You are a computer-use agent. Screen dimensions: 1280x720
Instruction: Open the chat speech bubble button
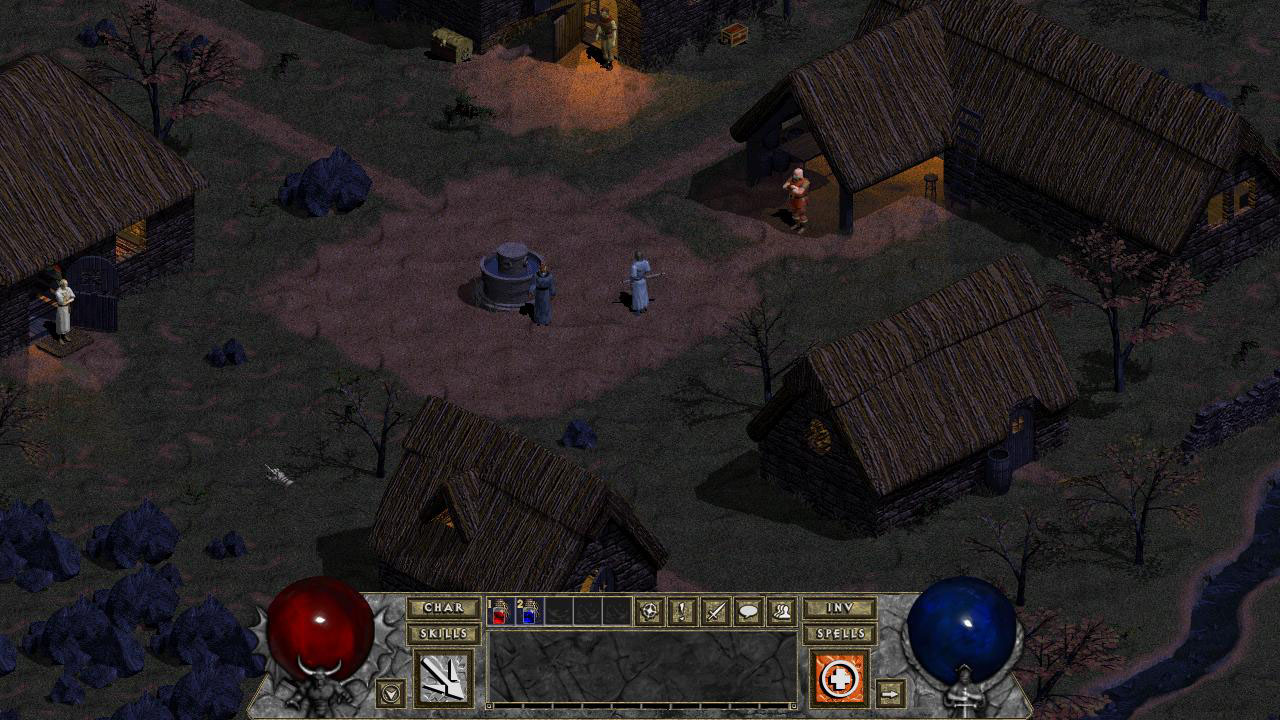(748, 611)
